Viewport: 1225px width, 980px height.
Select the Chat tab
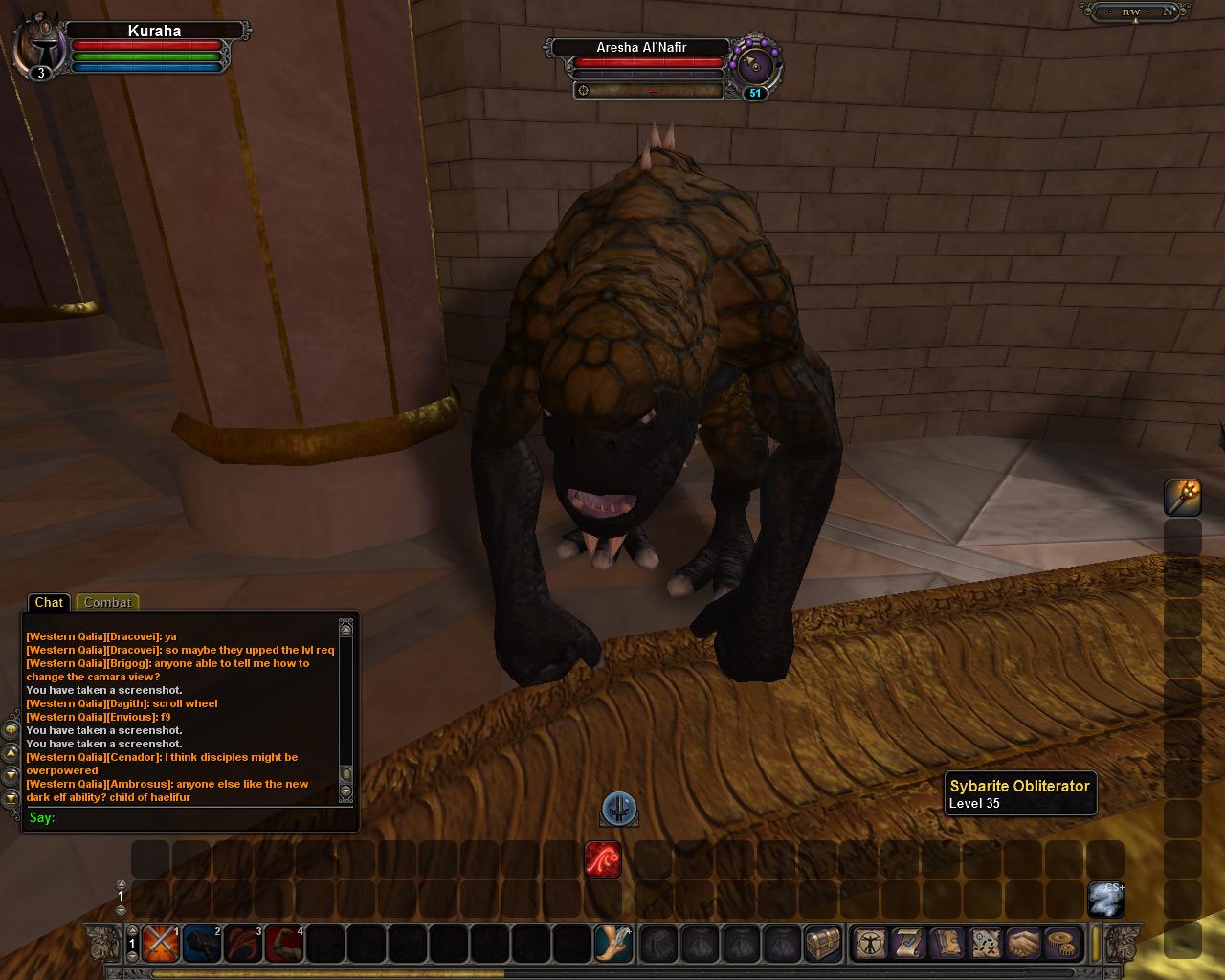point(49,602)
